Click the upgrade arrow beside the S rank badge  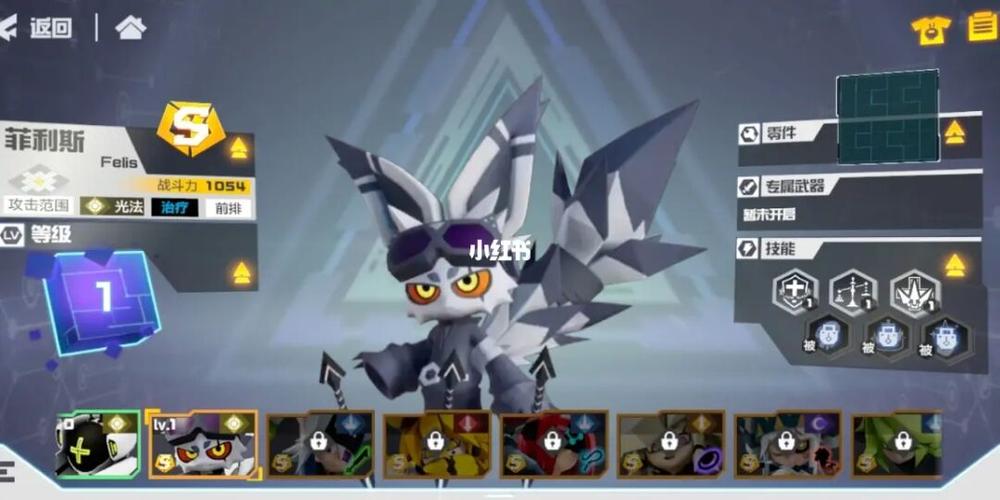[x=239, y=149]
